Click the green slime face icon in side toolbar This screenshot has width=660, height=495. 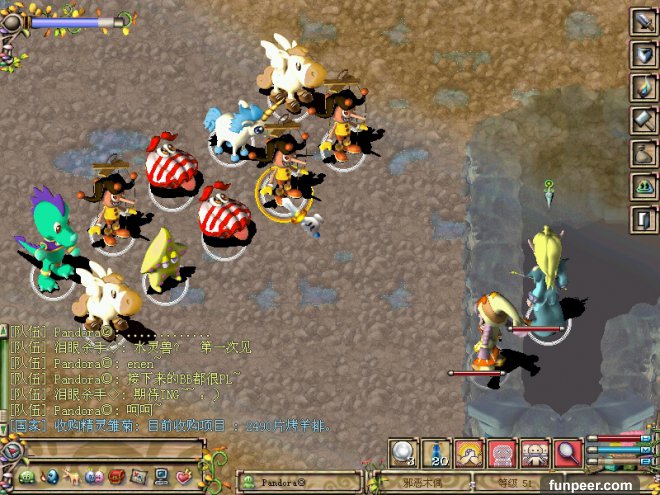tap(643, 186)
